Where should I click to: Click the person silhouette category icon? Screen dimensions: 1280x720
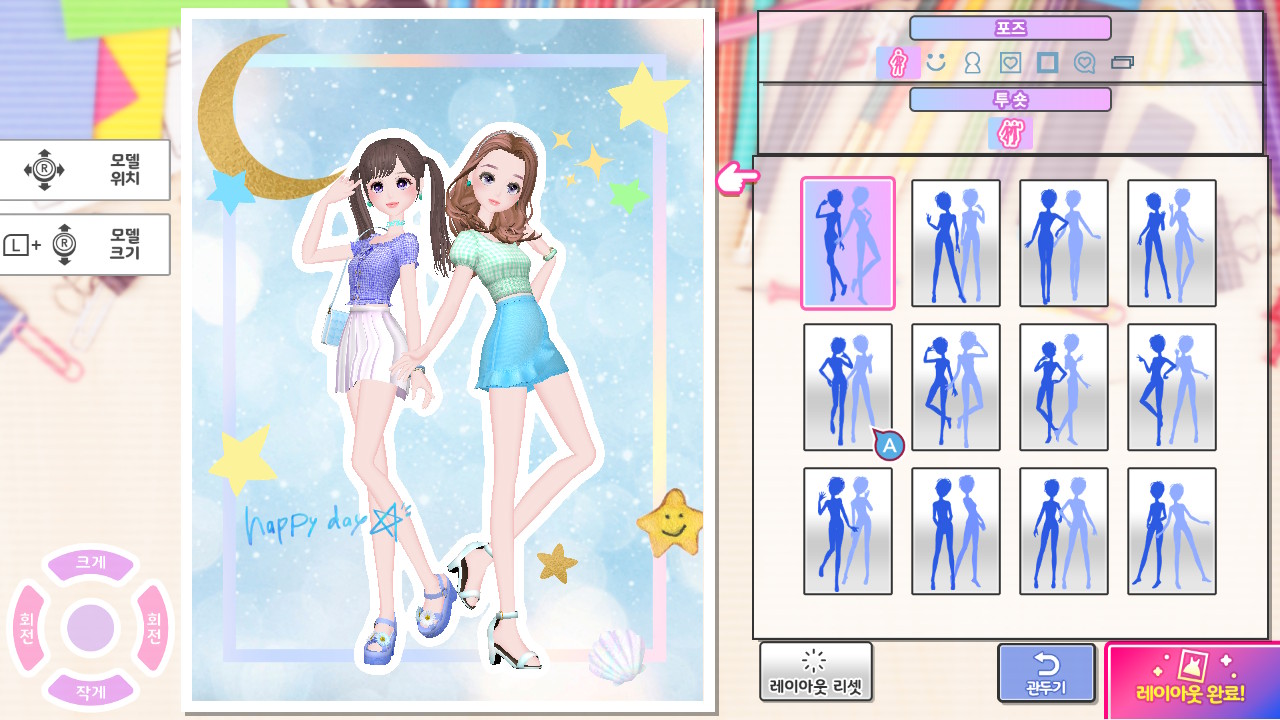point(971,61)
